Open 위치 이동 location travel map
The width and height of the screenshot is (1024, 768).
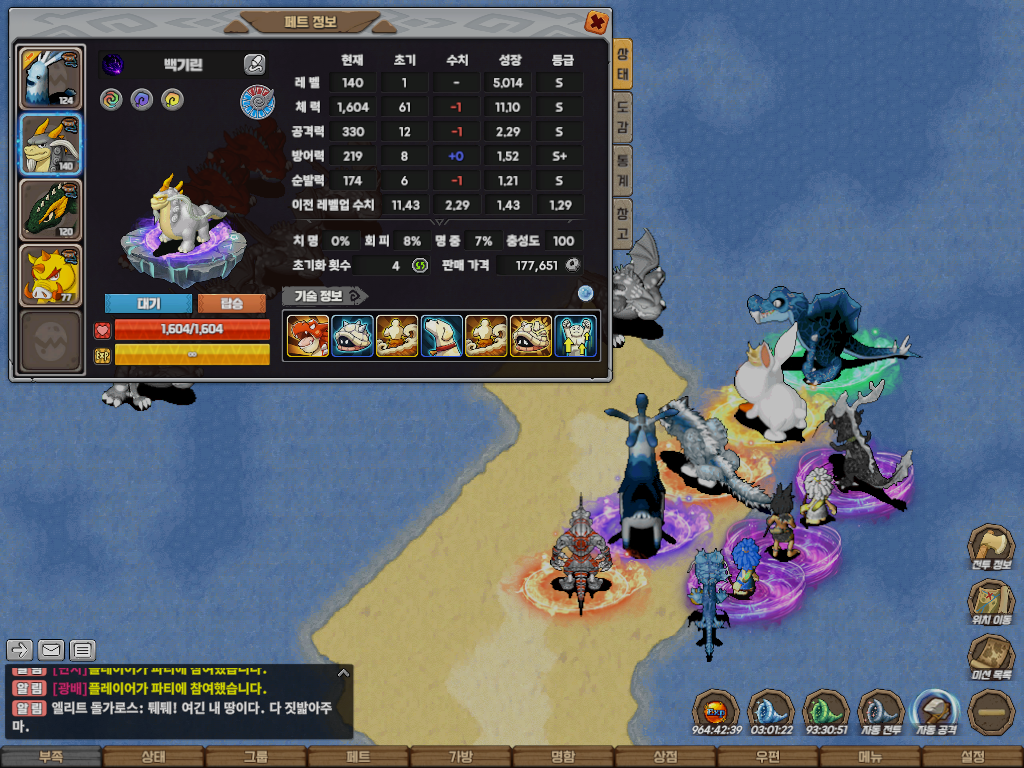(x=990, y=603)
